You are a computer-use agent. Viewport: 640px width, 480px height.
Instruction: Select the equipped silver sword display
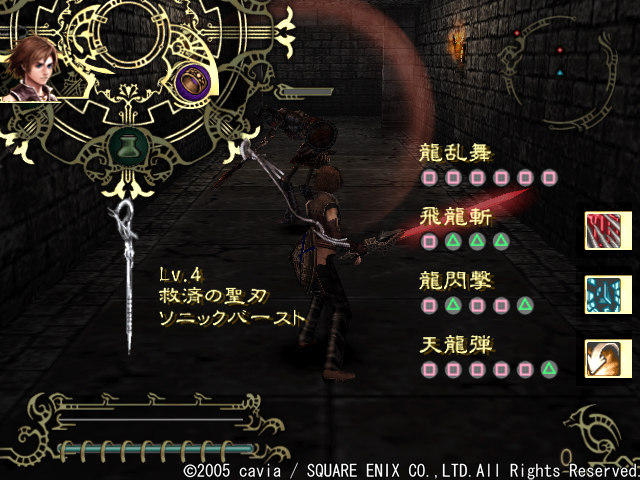(x=128, y=270)
